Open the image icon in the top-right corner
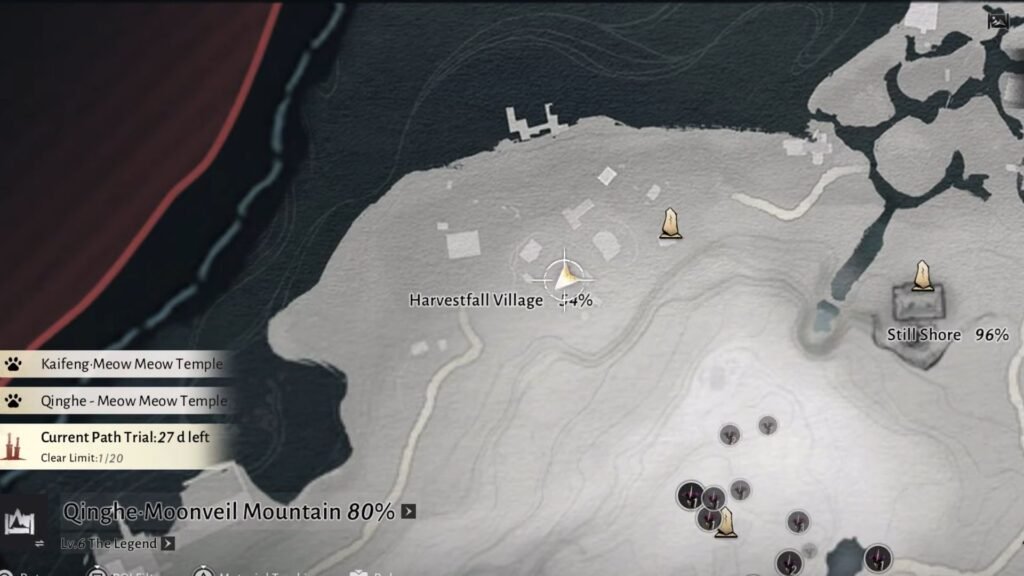 tap(996, 19)
